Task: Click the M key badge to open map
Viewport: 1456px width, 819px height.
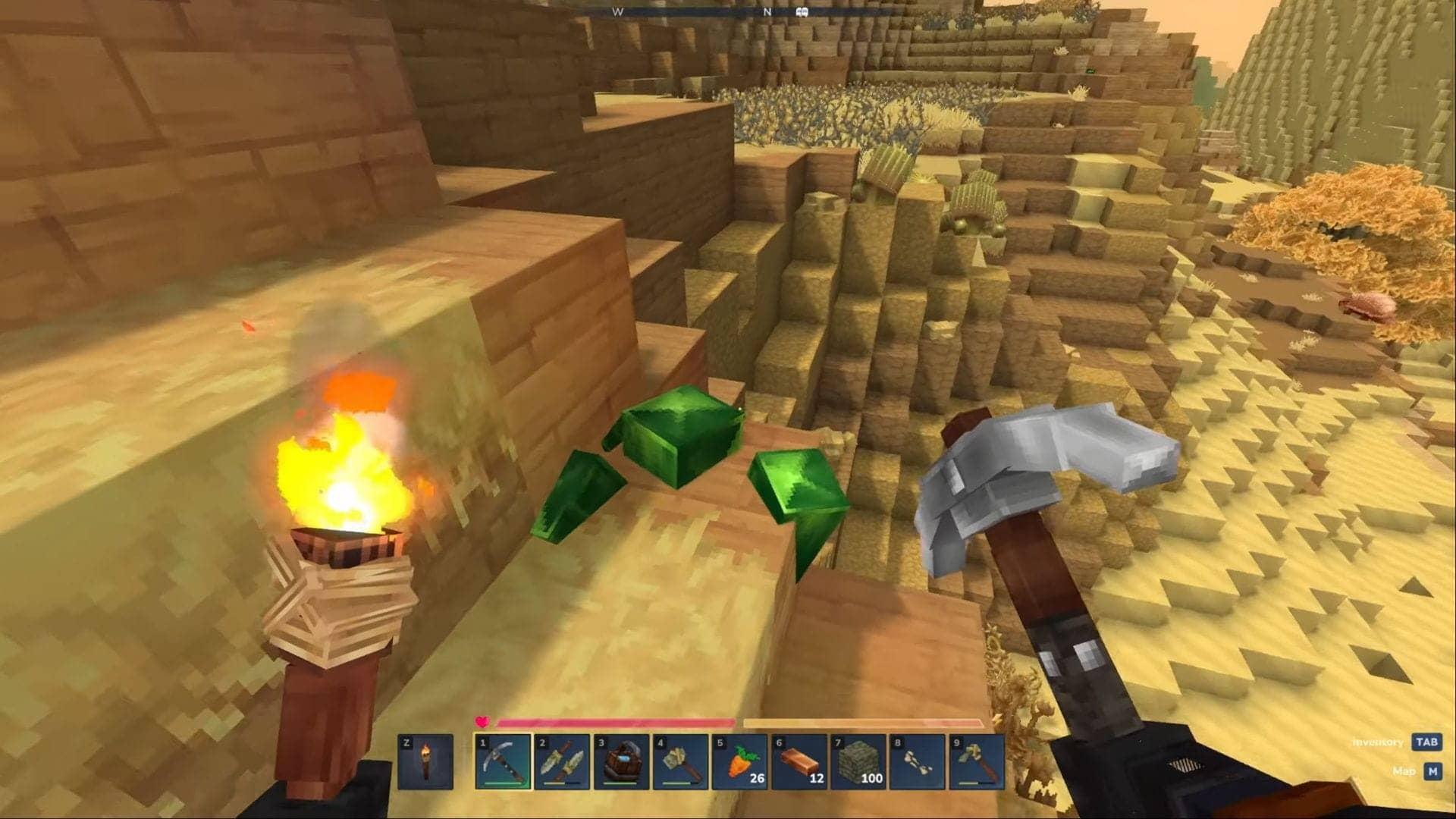Action: pos(1433,770)
